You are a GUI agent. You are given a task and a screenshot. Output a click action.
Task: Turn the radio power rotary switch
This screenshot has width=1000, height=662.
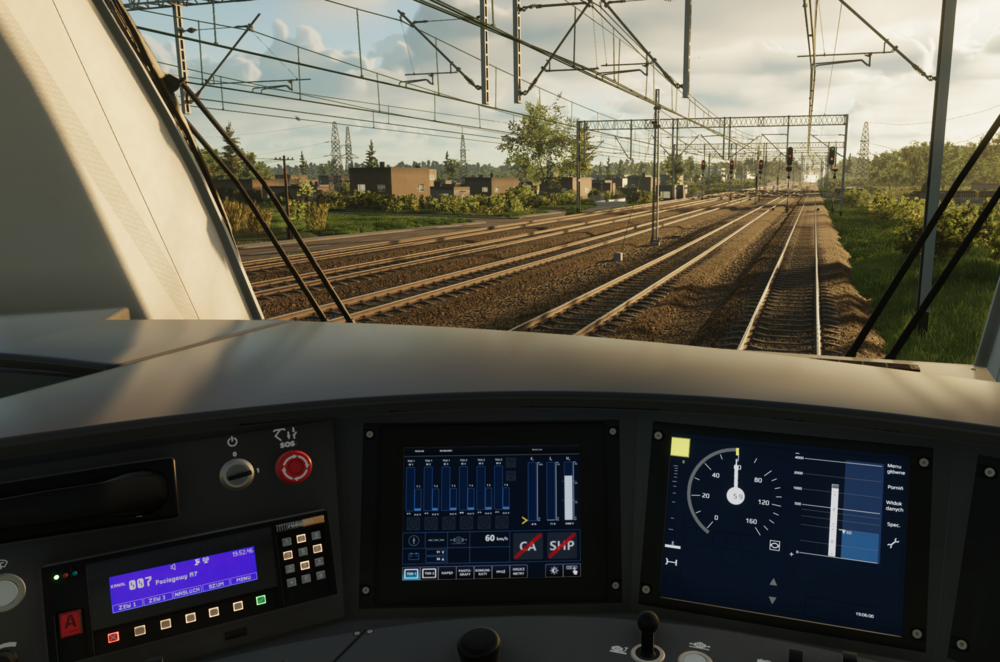click(x=237, y=473)
